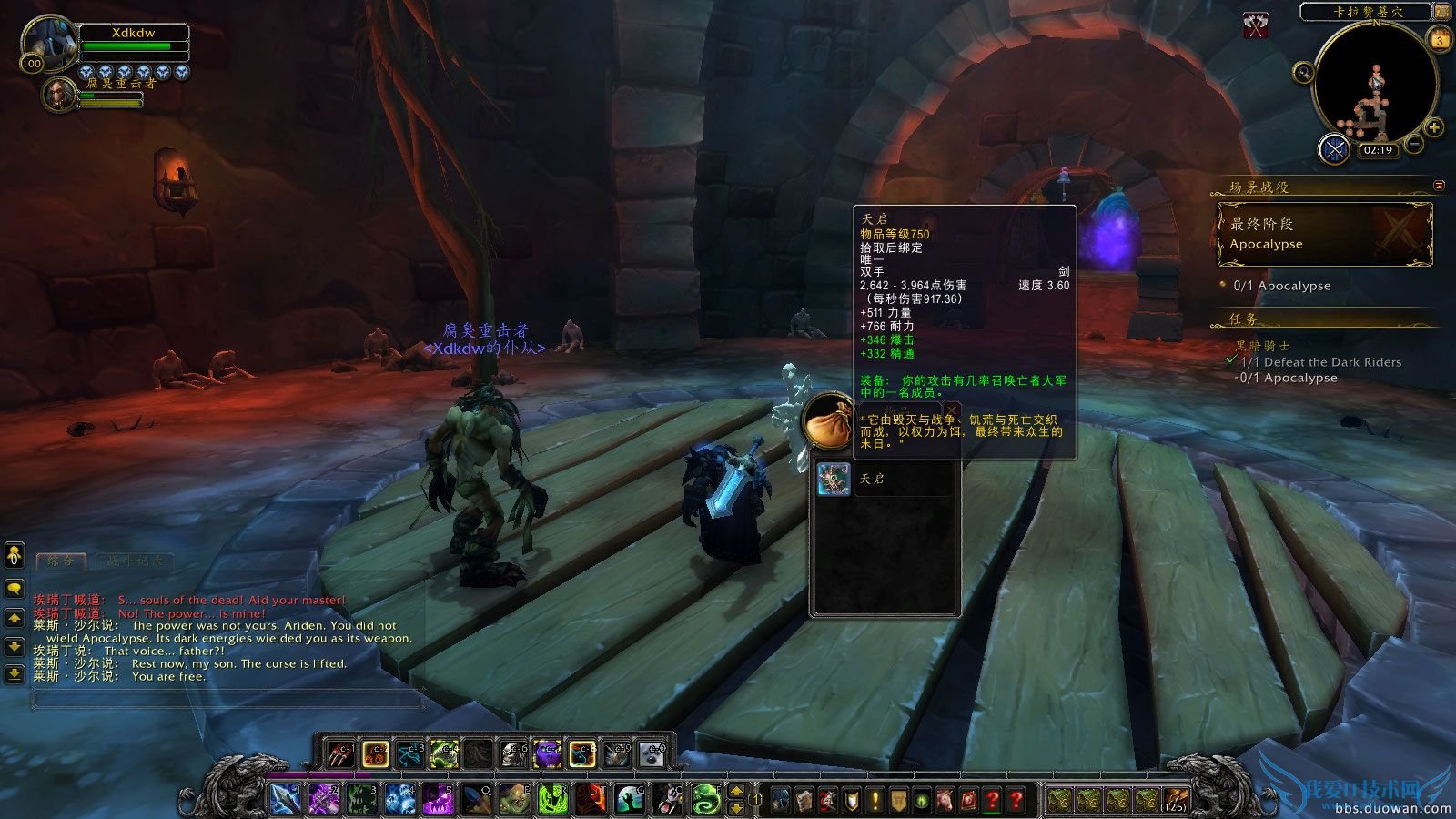Click the chat input field below the messages
Viewport: 1456px width, 819px height.
[227, 699]
